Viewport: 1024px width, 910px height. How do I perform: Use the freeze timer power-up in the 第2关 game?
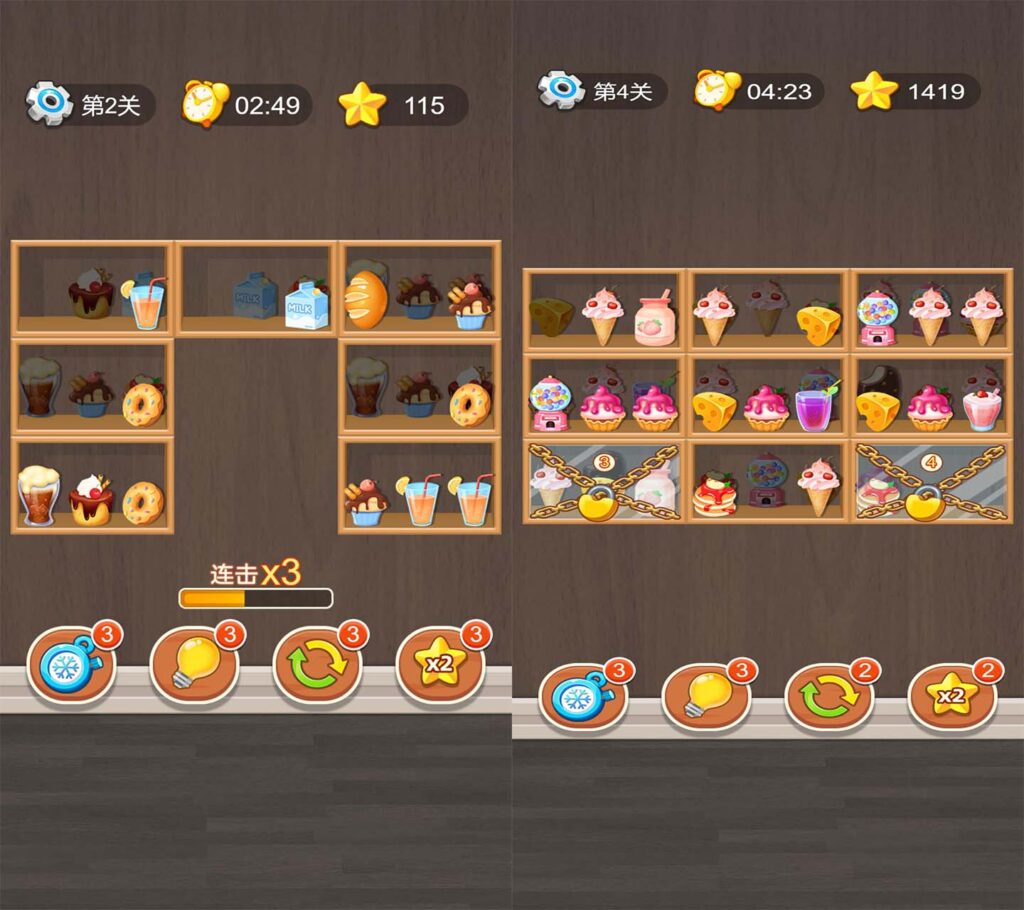pyautogui.click(x=71, y=663)
